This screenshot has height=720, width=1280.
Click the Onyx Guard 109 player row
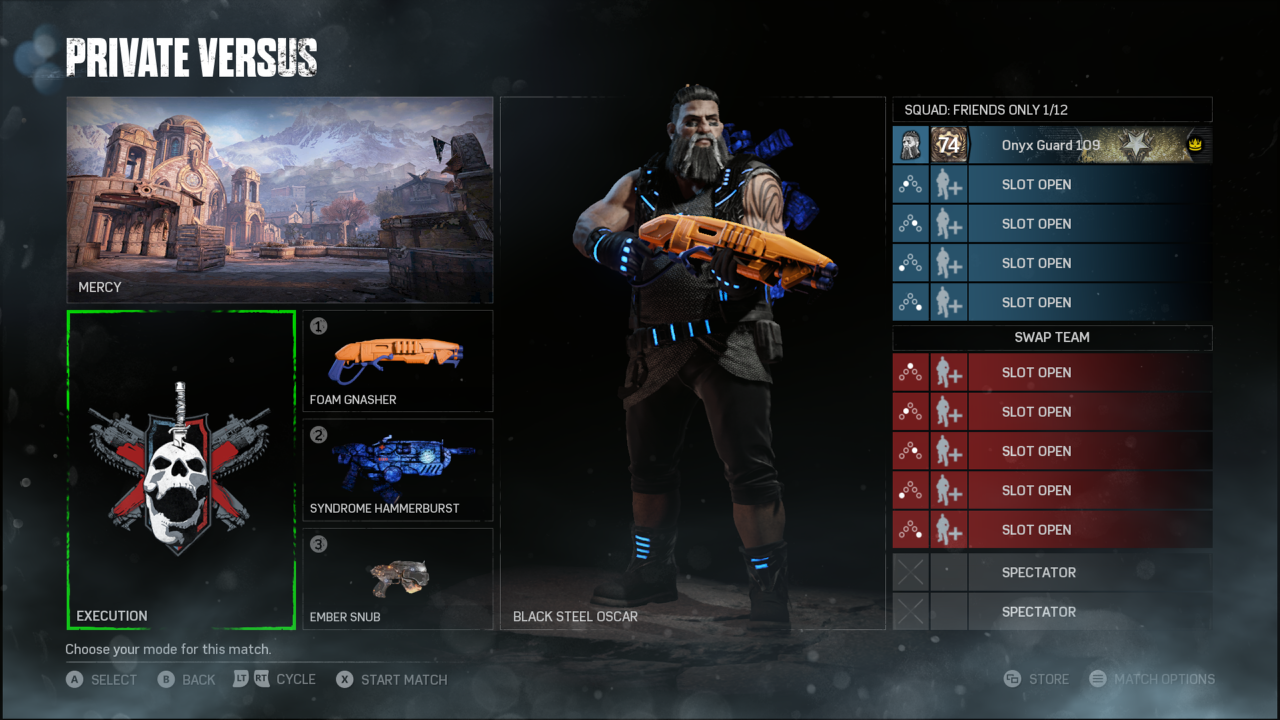click(x=1051, y=145)
